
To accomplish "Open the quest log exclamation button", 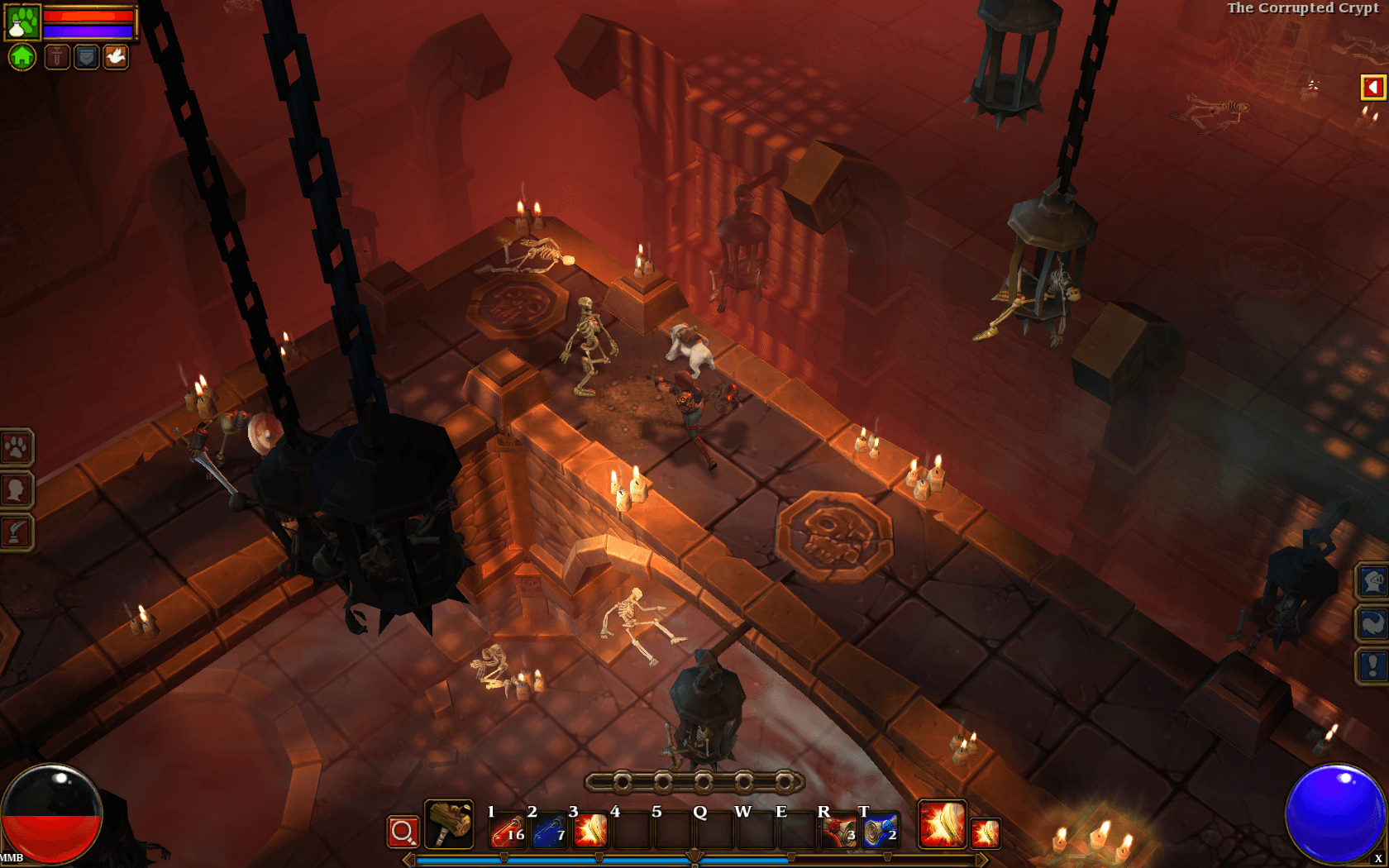I will tap(1372, 665).
